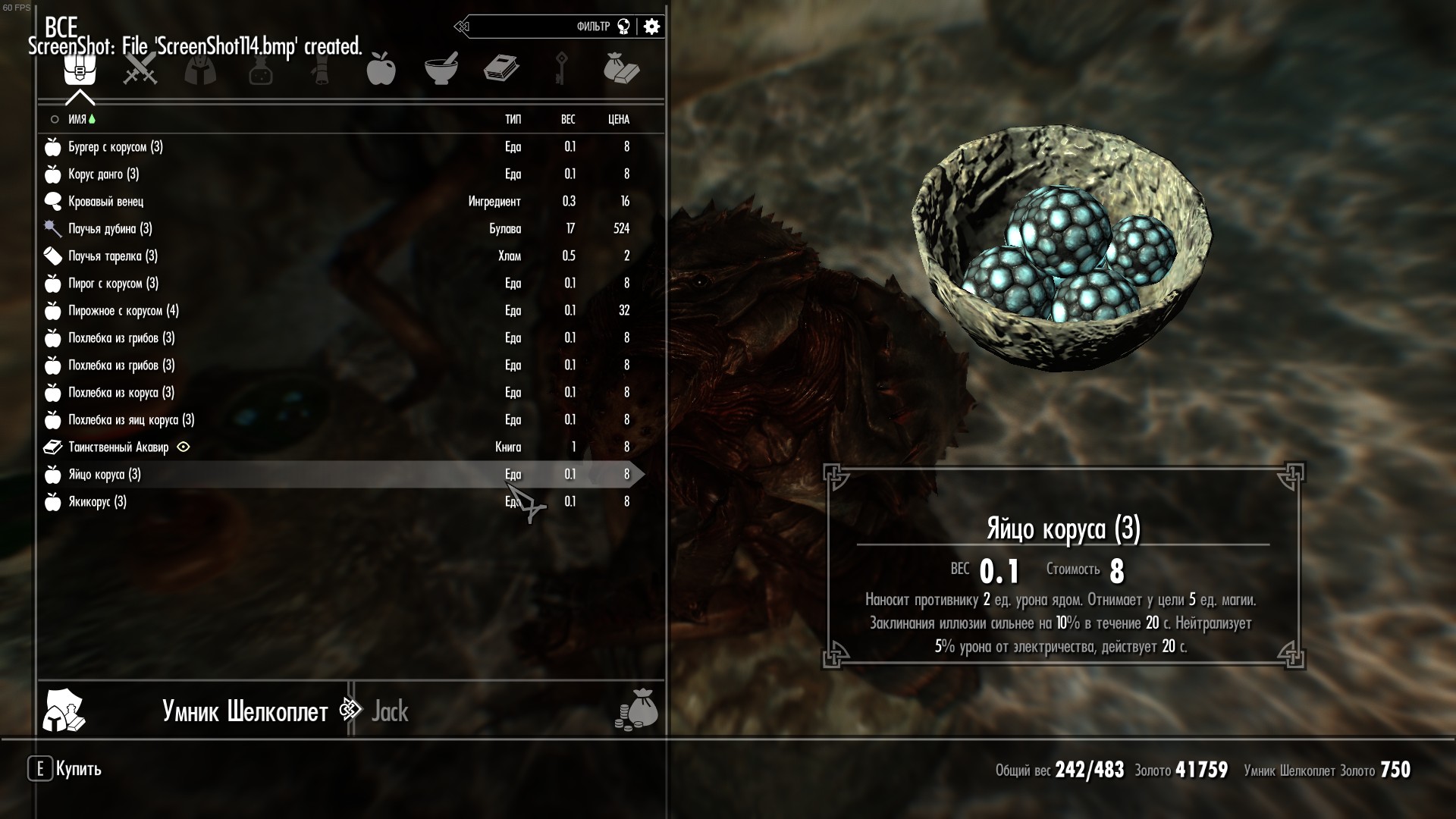Viewport: 1456px width, 819px height.
Task: Open the ingredients mortar tab
Action: 441,70
